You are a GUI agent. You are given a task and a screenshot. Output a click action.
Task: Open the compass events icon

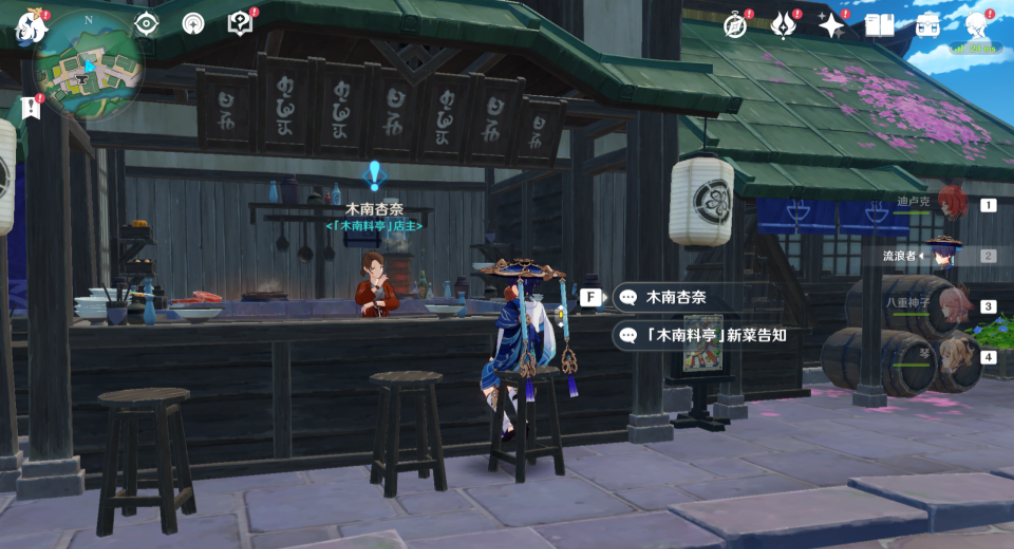(736, 26)
